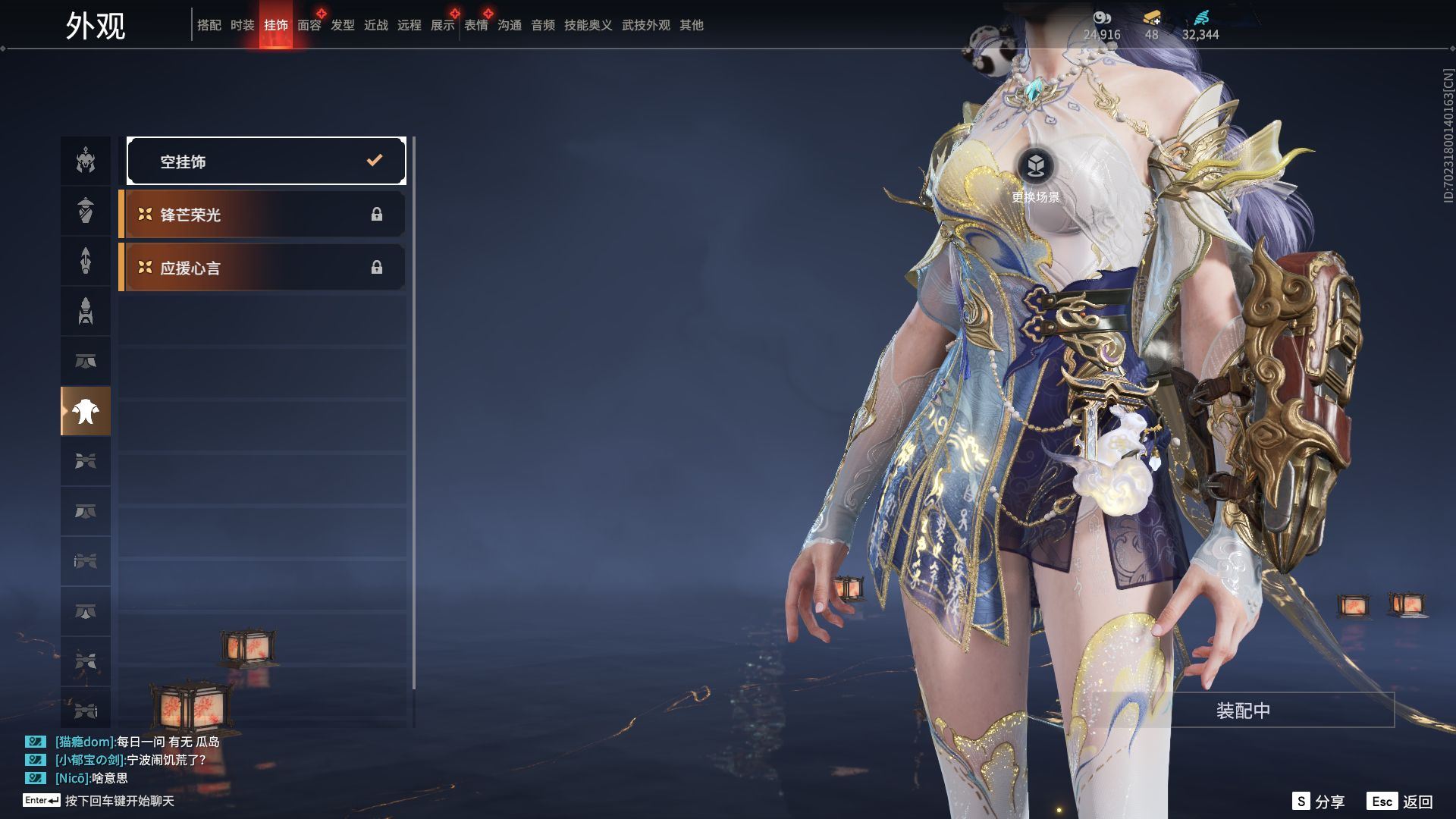Select the locked 锋芒荣光 accessory
Viewport: 1456px width, 819px height.
point(262,215)
